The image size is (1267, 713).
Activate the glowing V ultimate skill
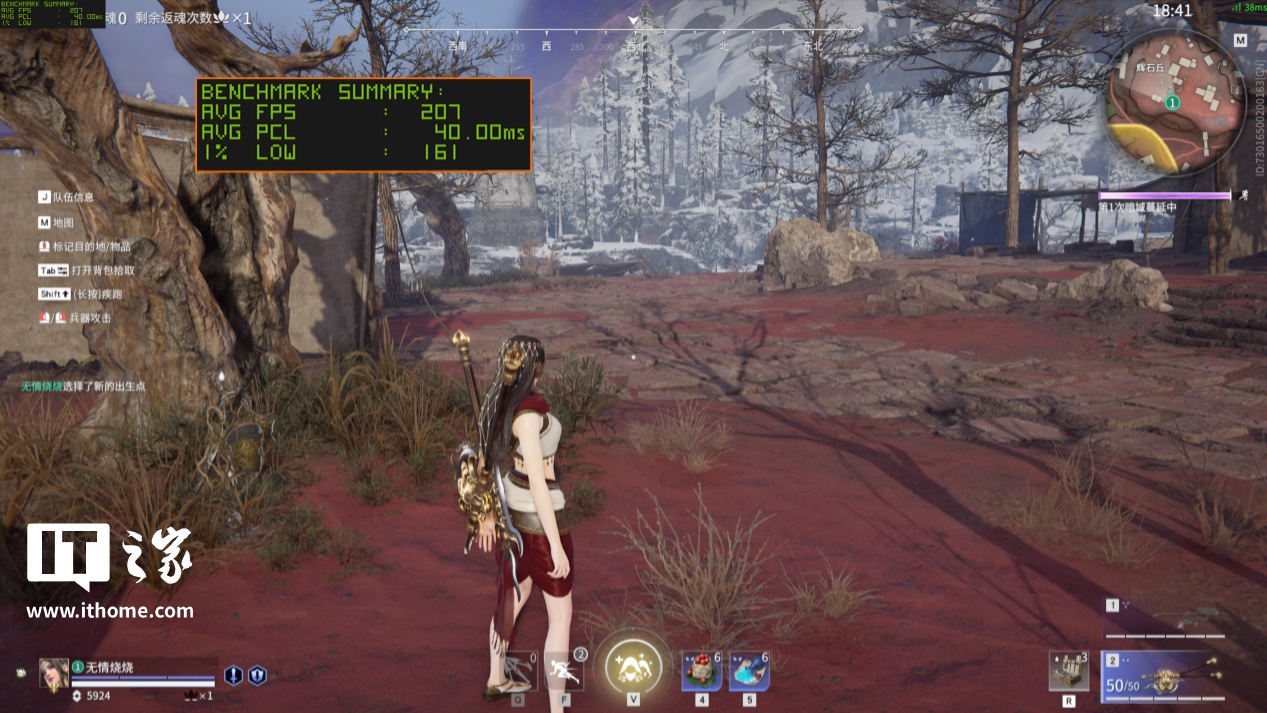[x=633, y=665]
